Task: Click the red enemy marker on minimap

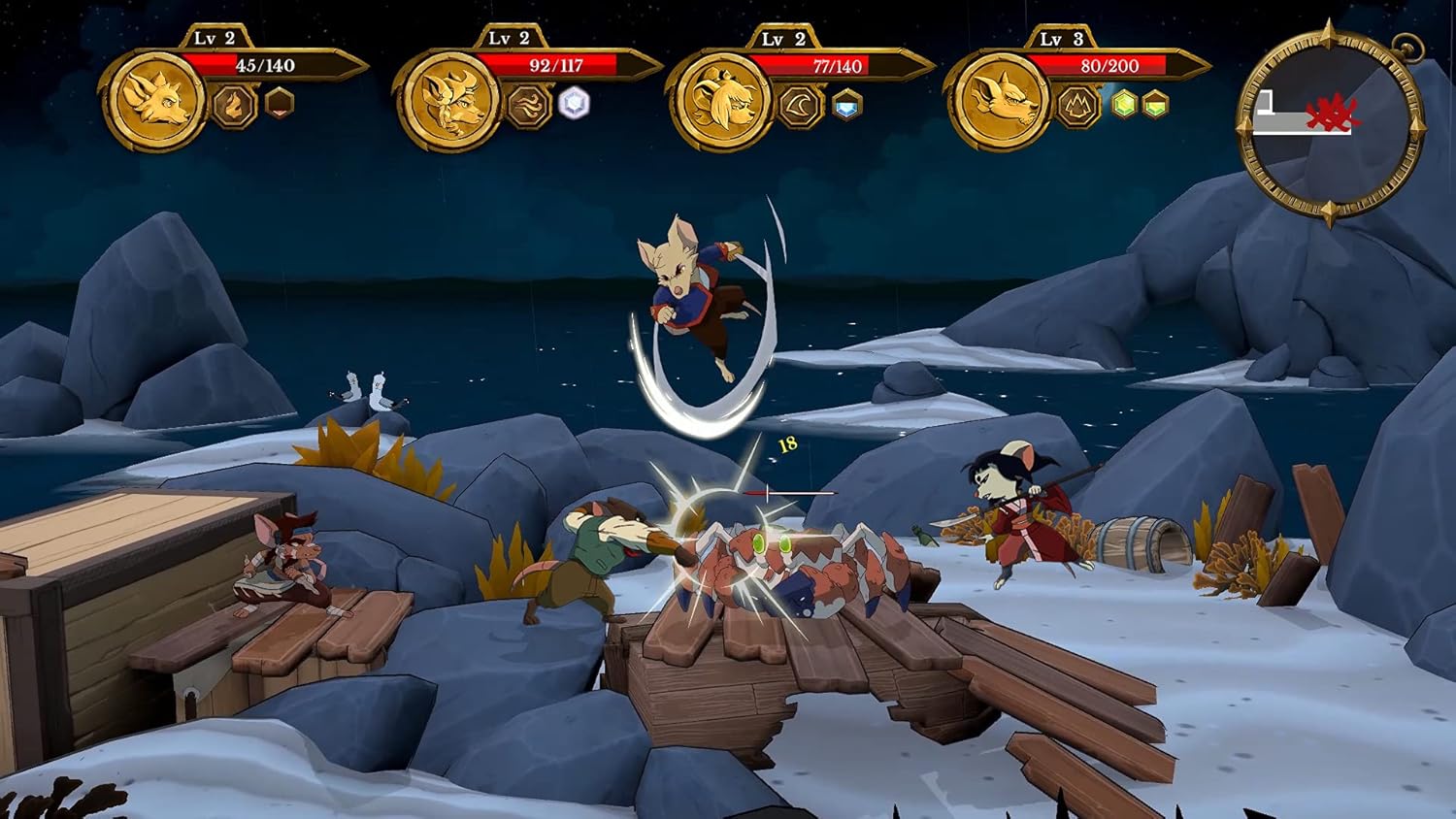Action: pyautogui.click(x=1332, y=114)
